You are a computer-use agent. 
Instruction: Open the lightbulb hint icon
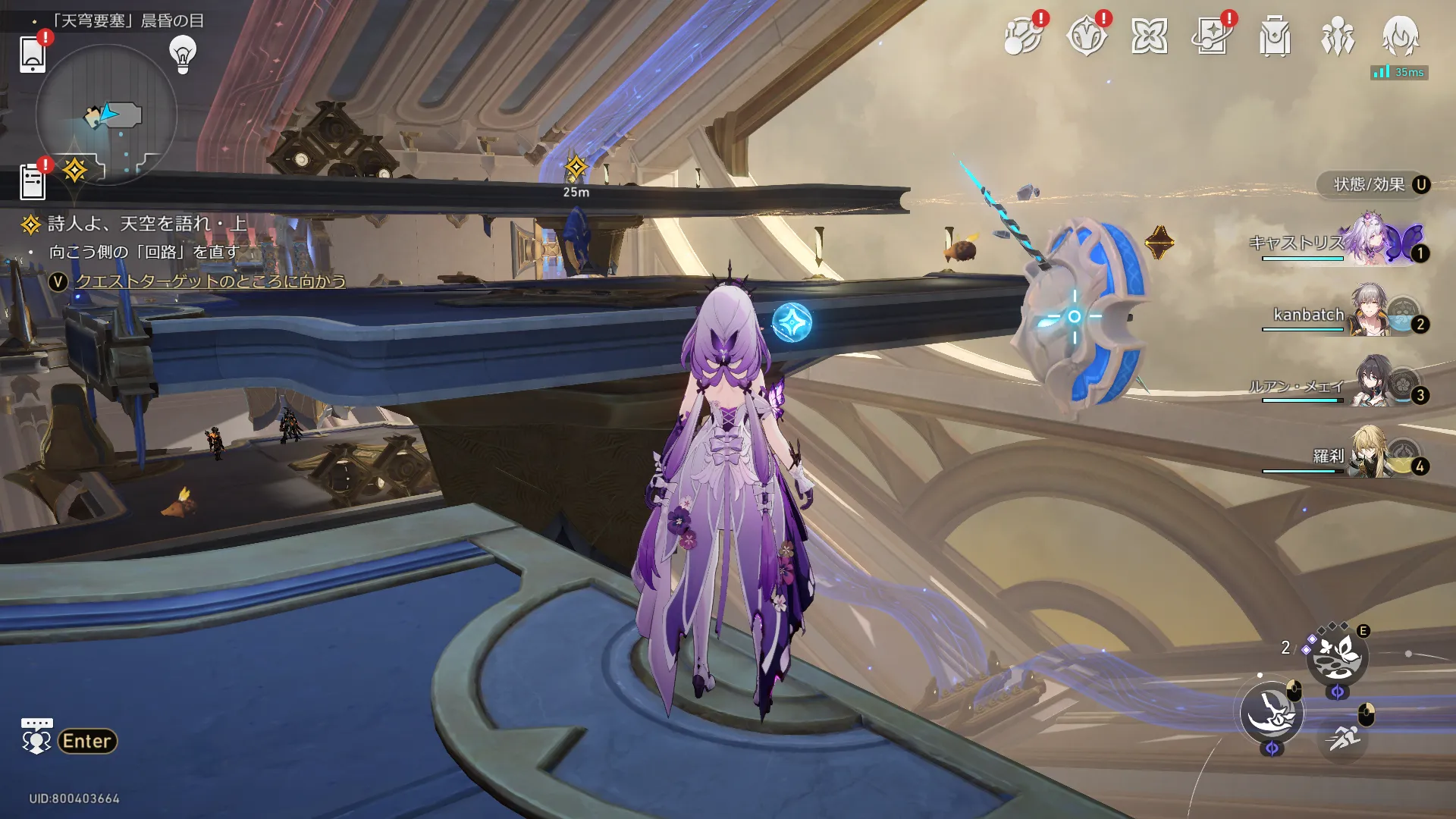pyautogui.click(x=183, y=54)
